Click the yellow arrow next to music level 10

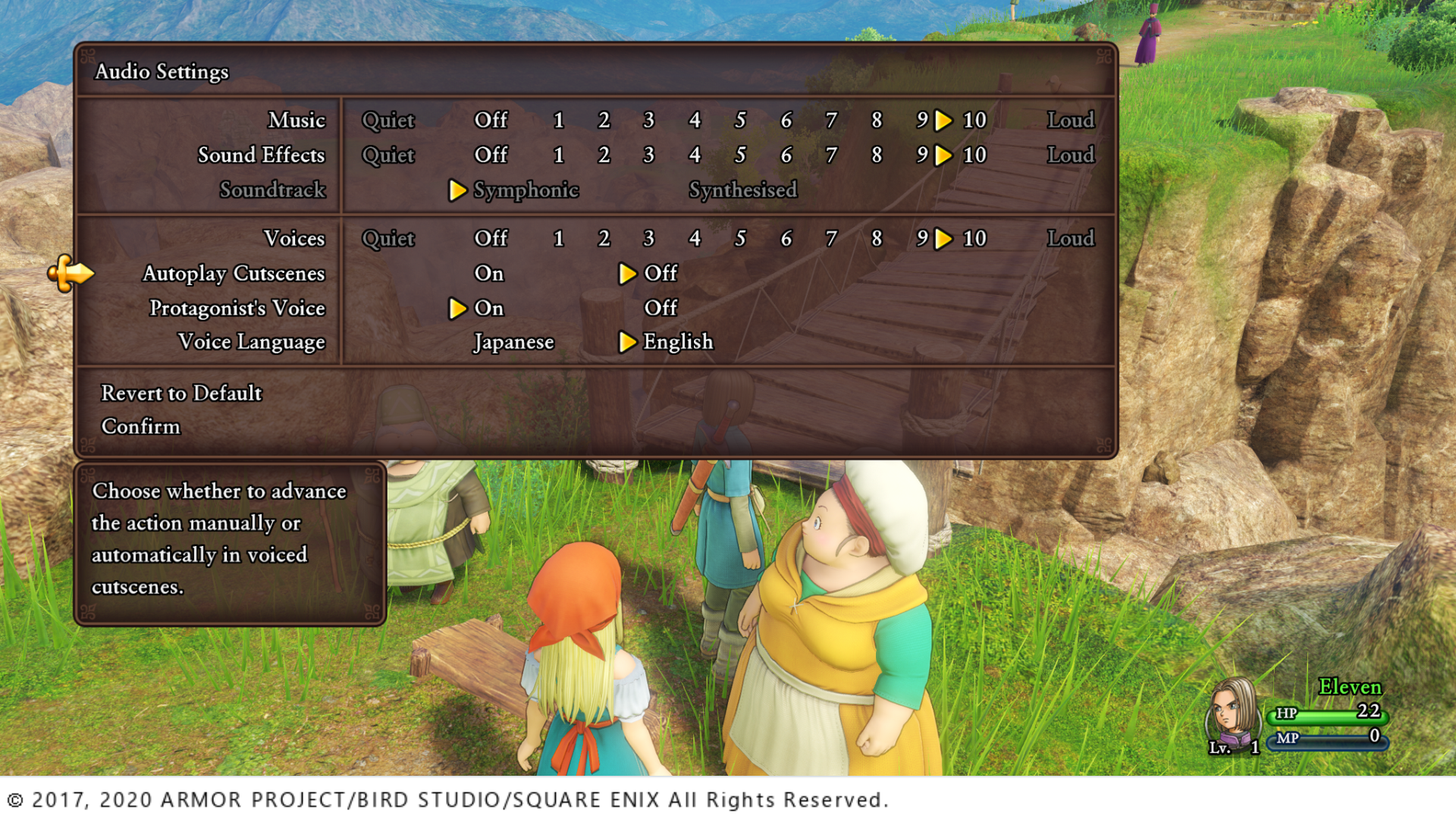coord(944,120)
